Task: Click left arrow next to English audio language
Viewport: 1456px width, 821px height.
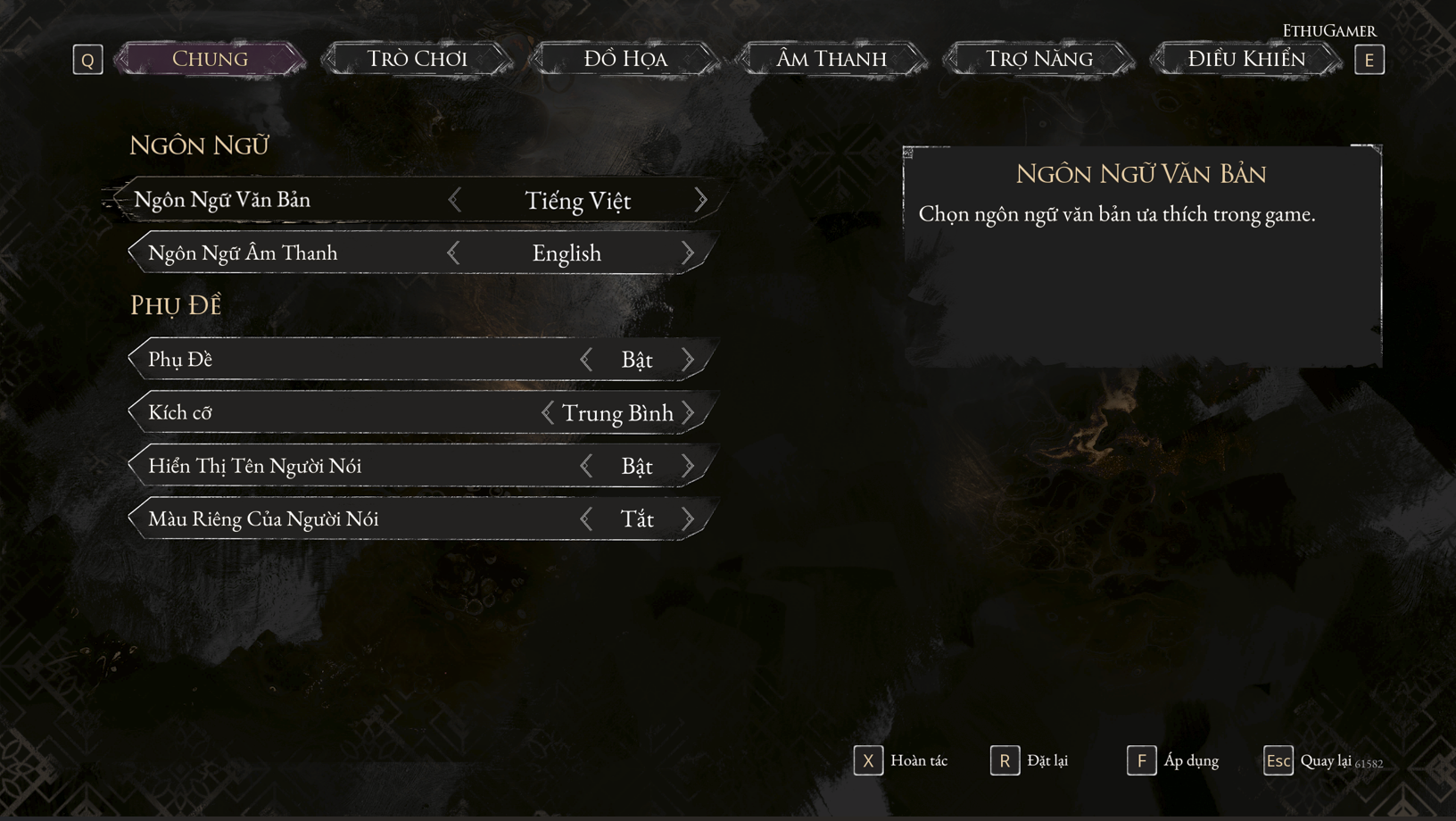Action: click(454, 253)
